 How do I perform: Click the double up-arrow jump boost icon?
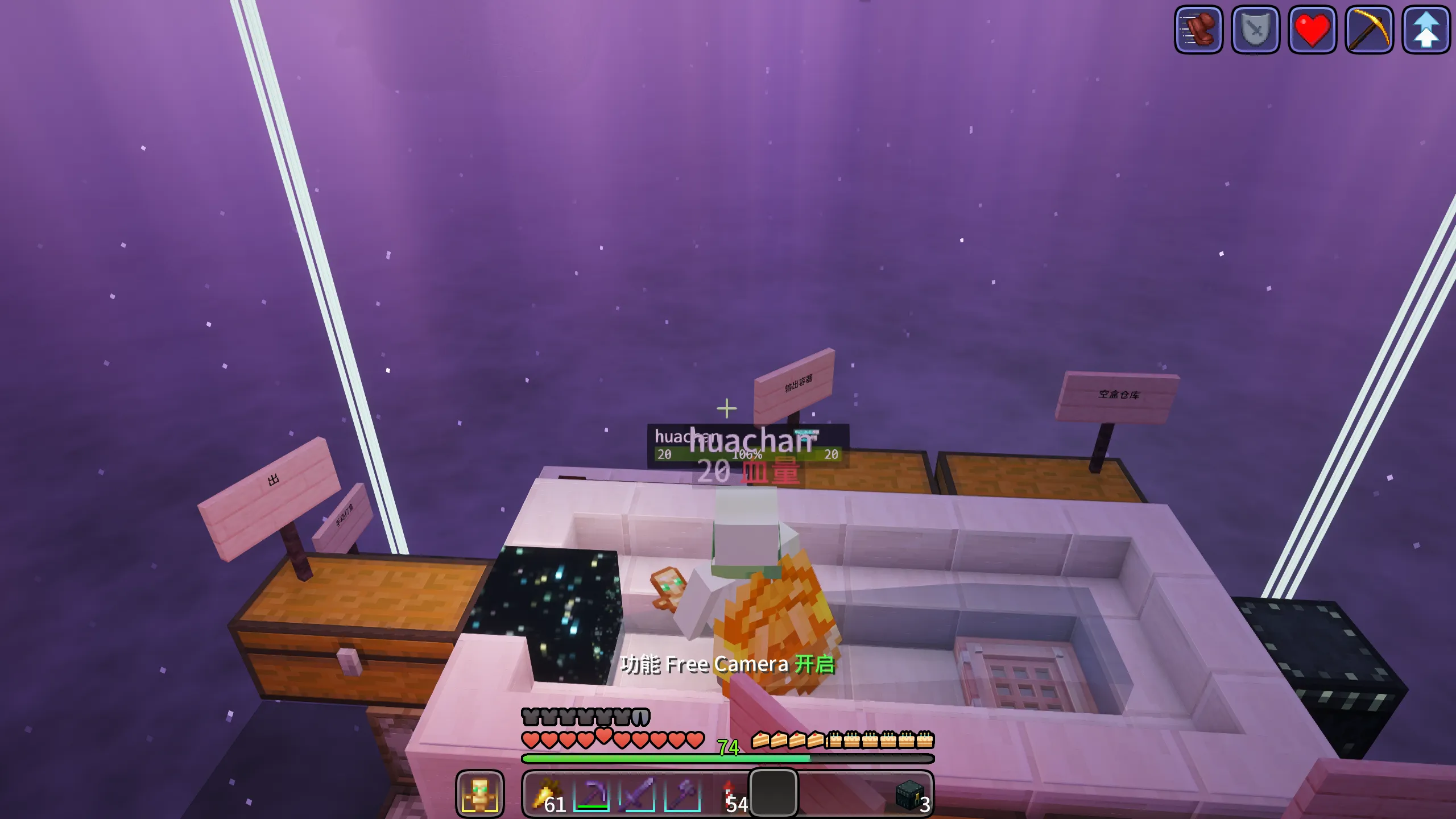click(x=1426, y=30)
